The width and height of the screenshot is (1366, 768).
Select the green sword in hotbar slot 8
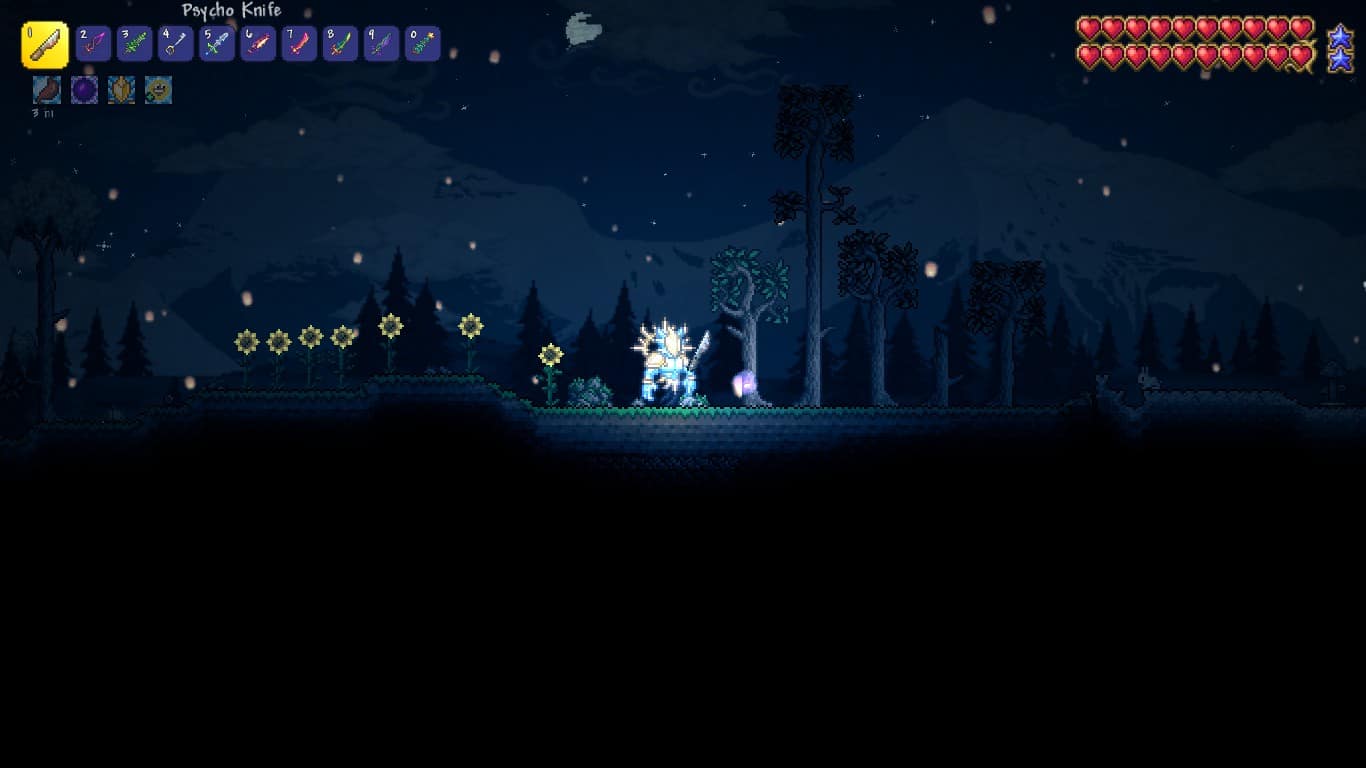tap(340, 42)
